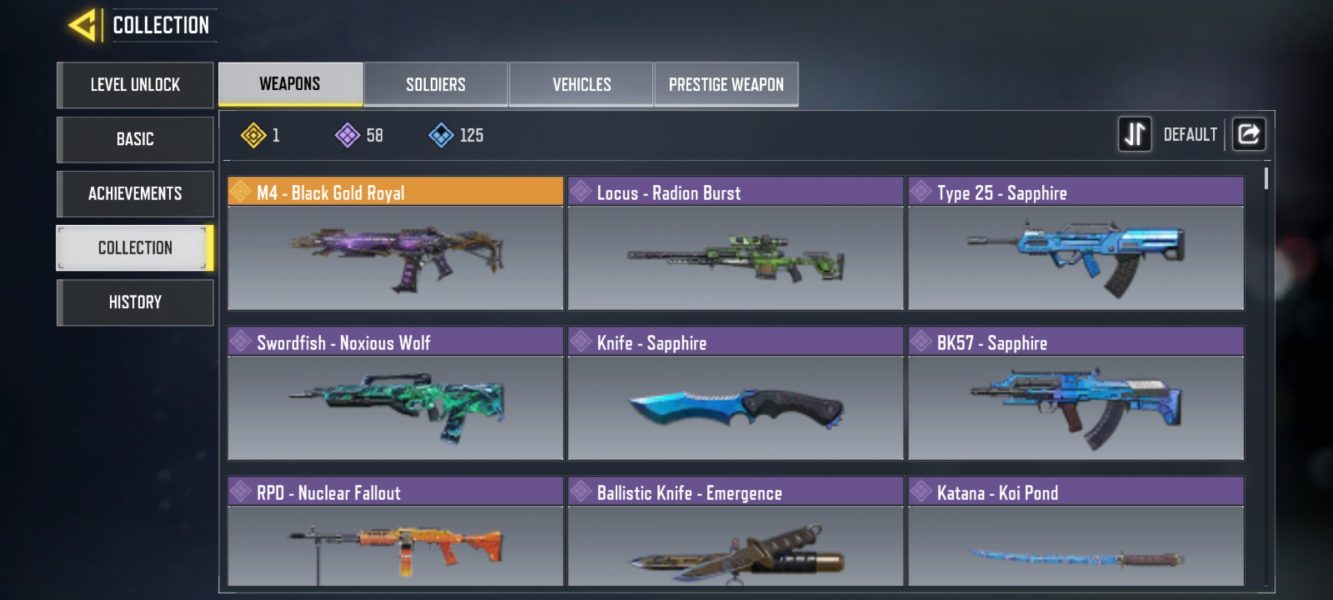Go back using the yellow arrow
The height and width of the screenshot is (600, 1333).
click(x=82, y=25)
